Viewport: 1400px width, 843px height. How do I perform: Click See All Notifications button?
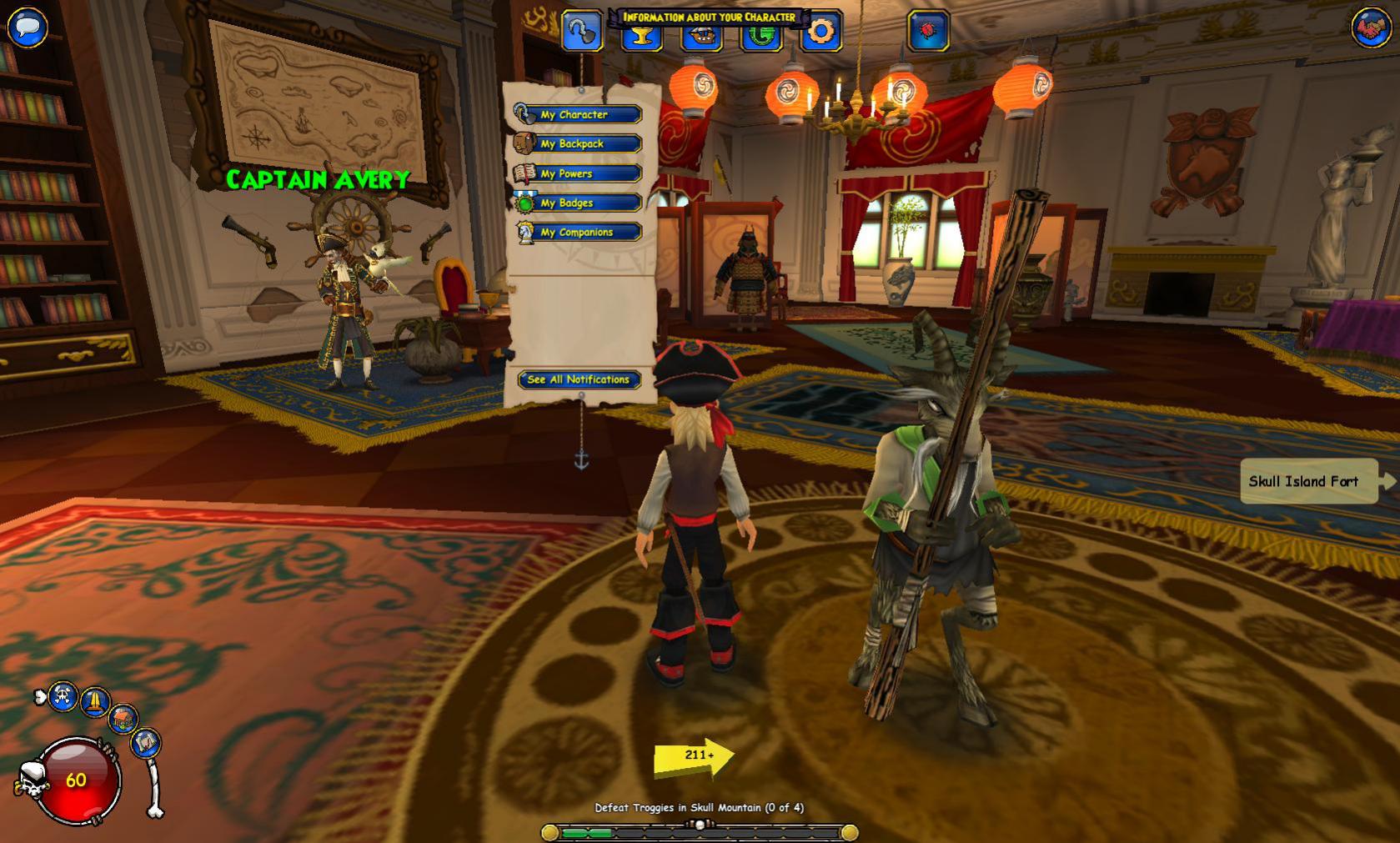[x=579, y=379]
